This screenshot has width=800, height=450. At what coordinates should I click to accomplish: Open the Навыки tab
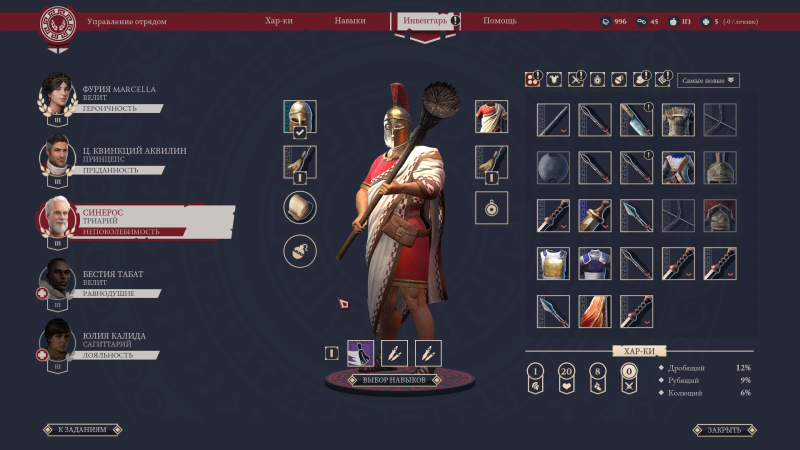point(350,20)
